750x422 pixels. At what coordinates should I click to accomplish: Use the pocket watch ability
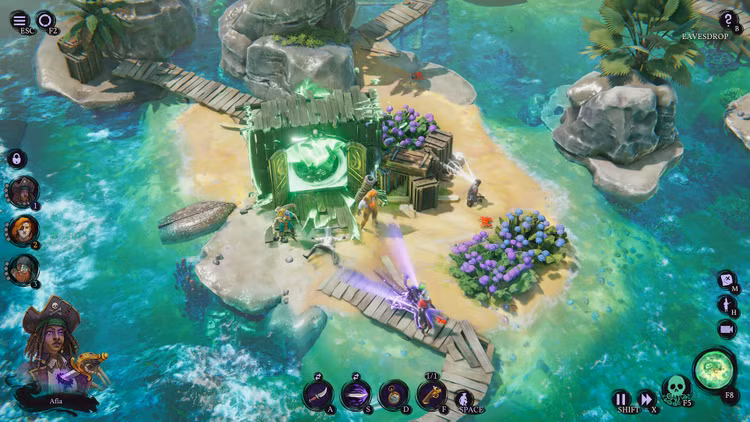point(393,394)
